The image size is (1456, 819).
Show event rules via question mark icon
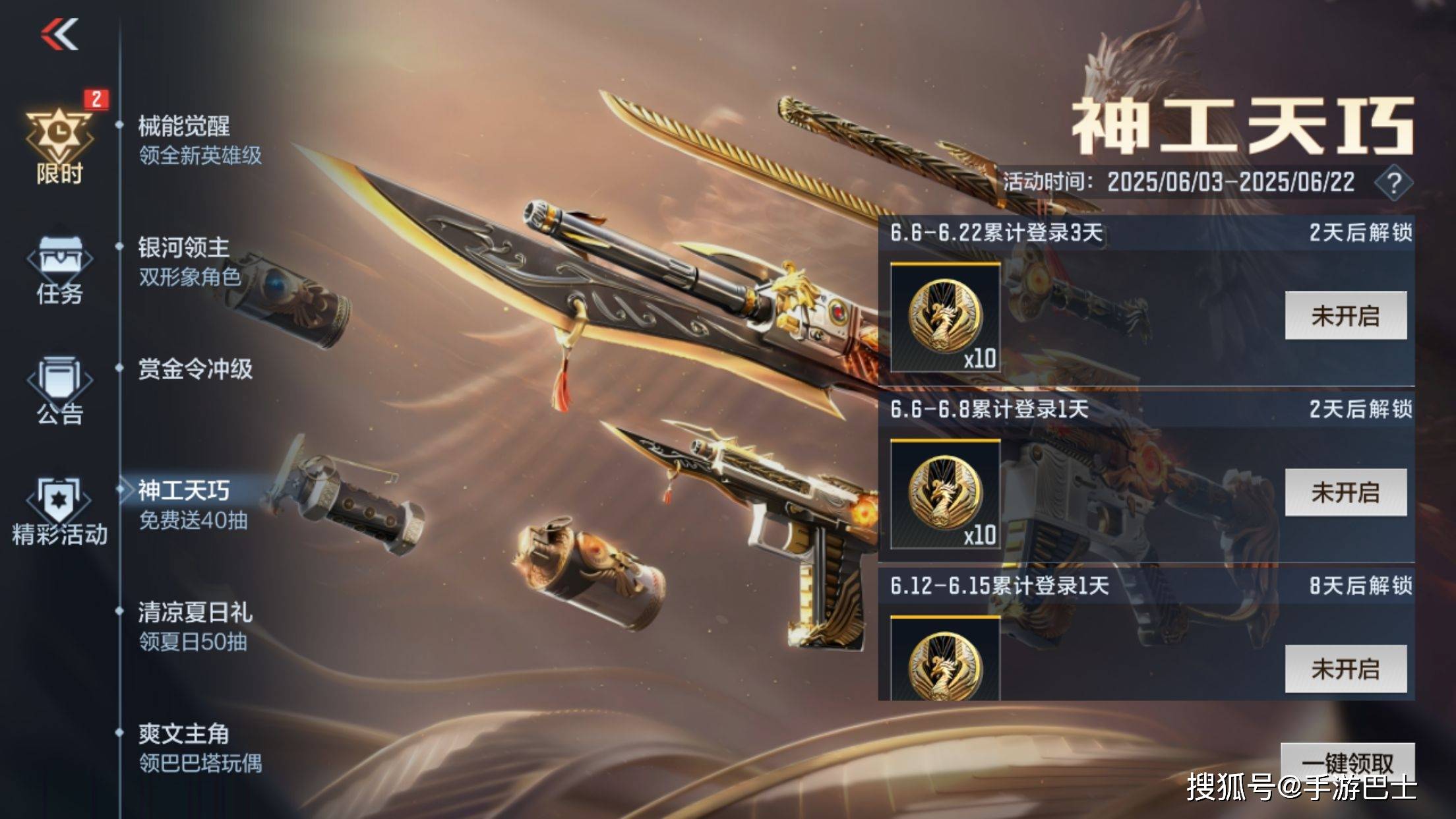click(x=1393, y=183)
